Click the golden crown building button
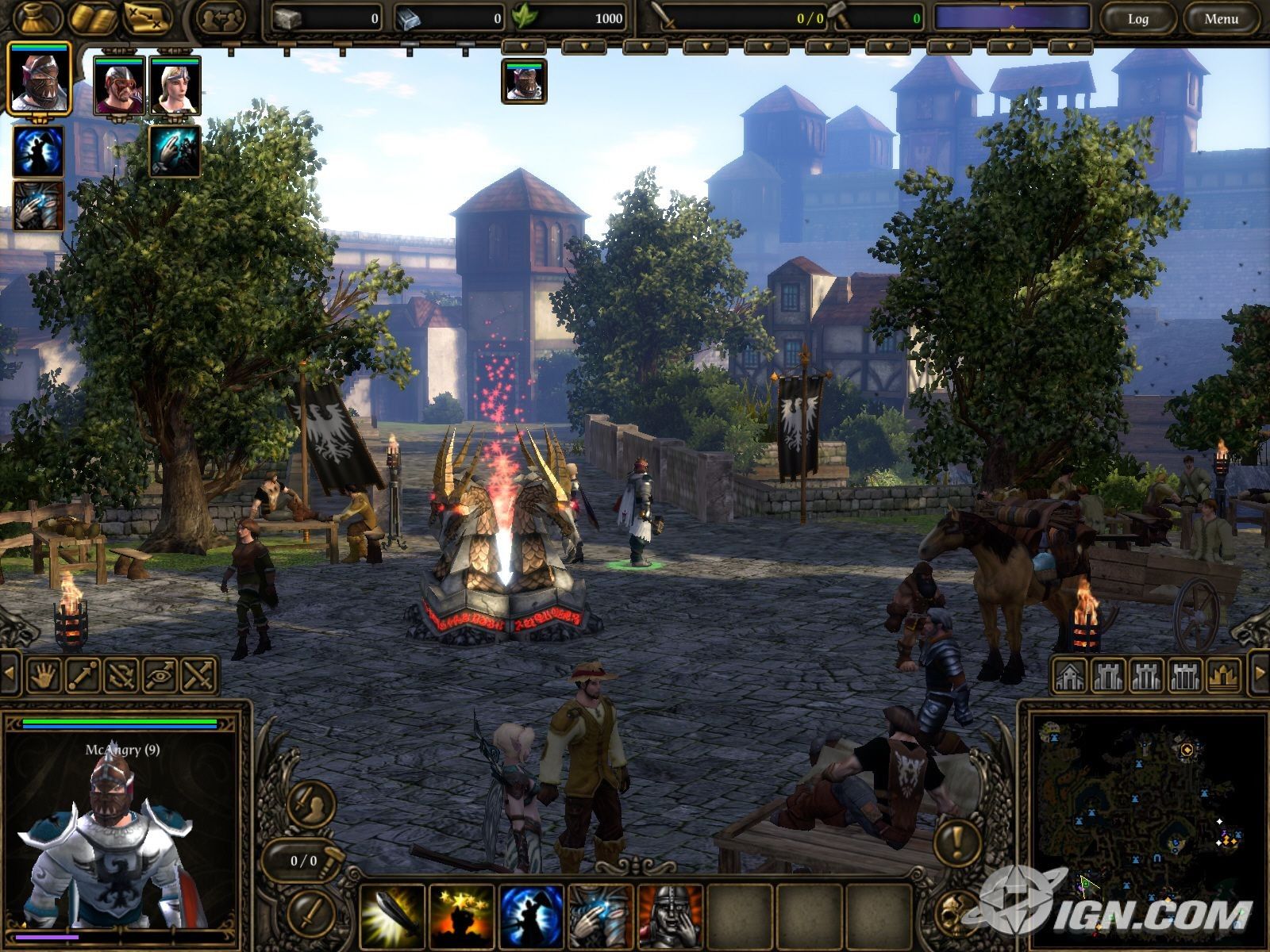The height and width of the screenshot is (952, 1270). [1223, 675]
